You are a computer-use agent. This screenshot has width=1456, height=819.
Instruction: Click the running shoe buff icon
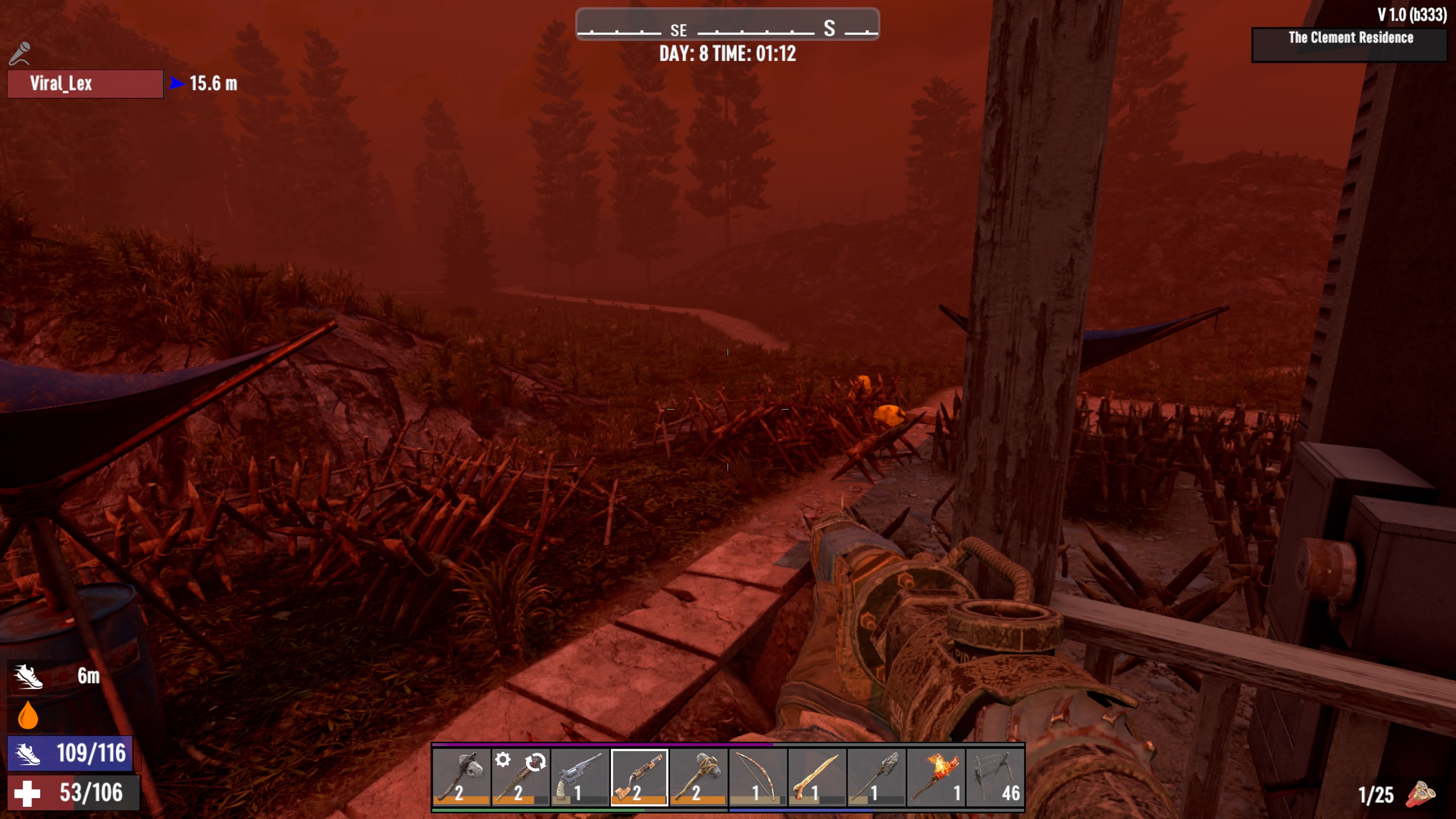pyautogui.click(x=28, y=676)
